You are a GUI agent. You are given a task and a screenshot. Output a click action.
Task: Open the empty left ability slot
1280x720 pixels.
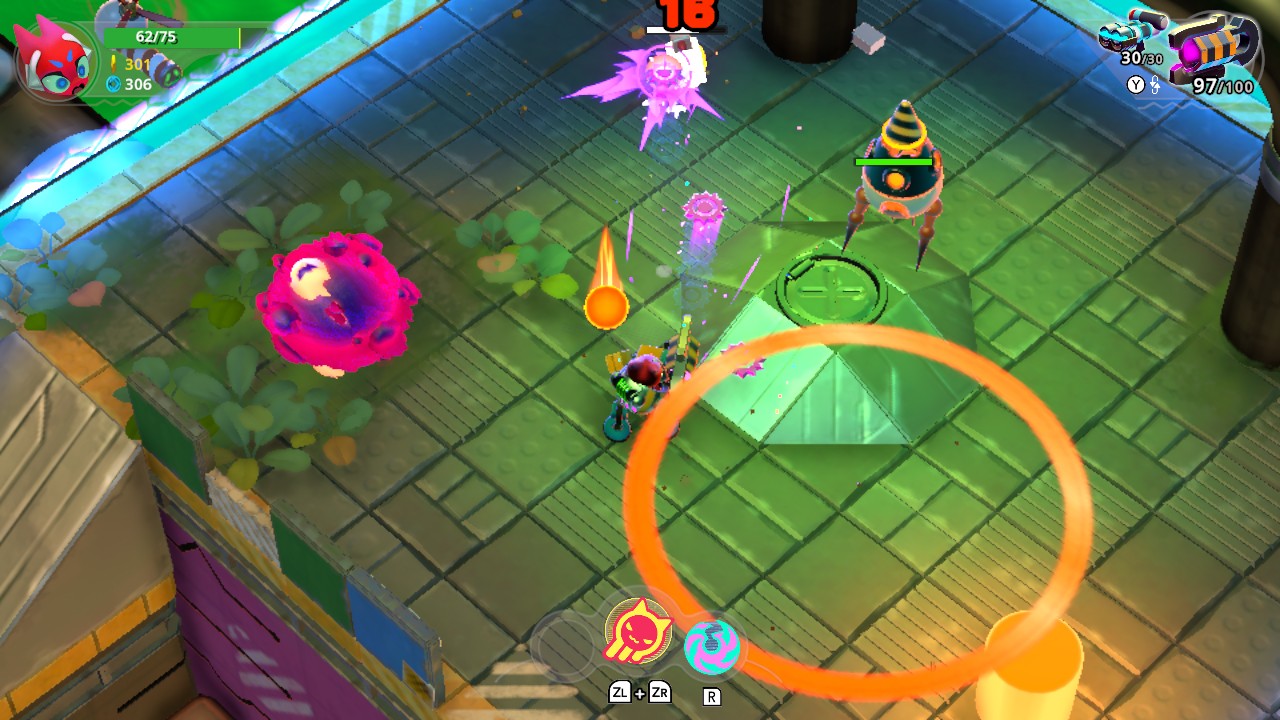(565, 645)
